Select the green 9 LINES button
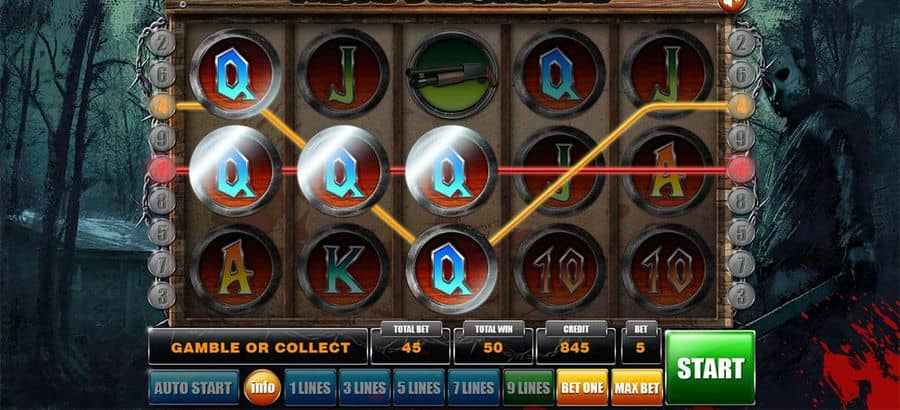 point(527,387)
